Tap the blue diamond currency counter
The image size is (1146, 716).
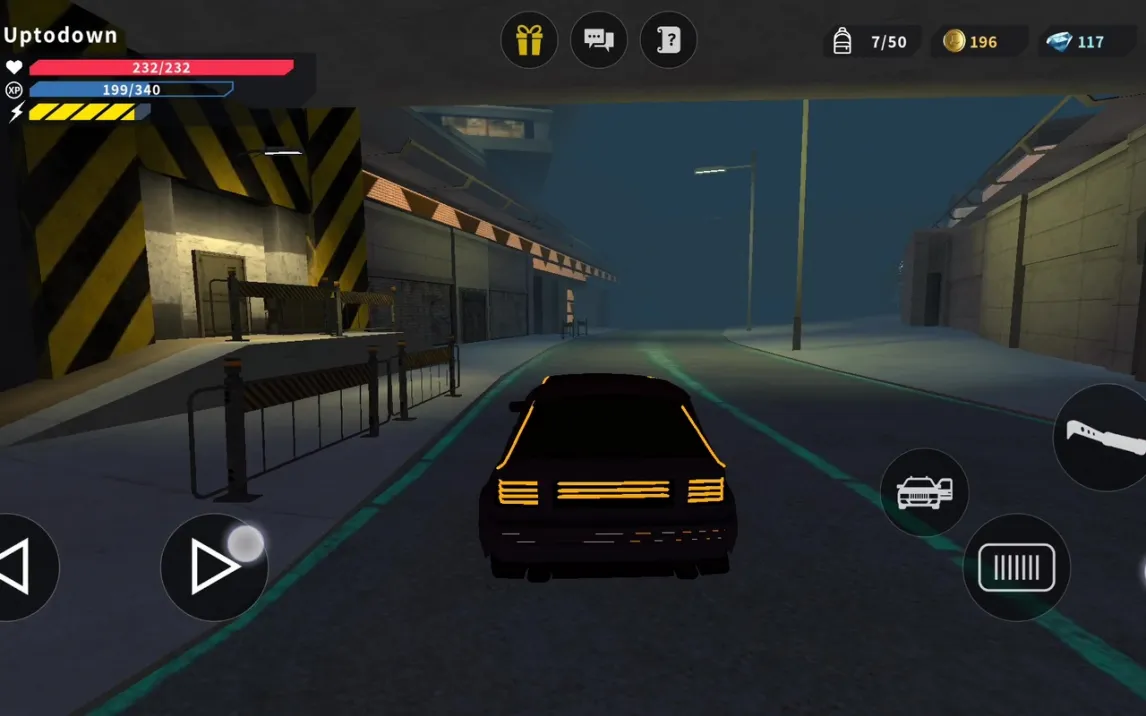point(1078,42)
